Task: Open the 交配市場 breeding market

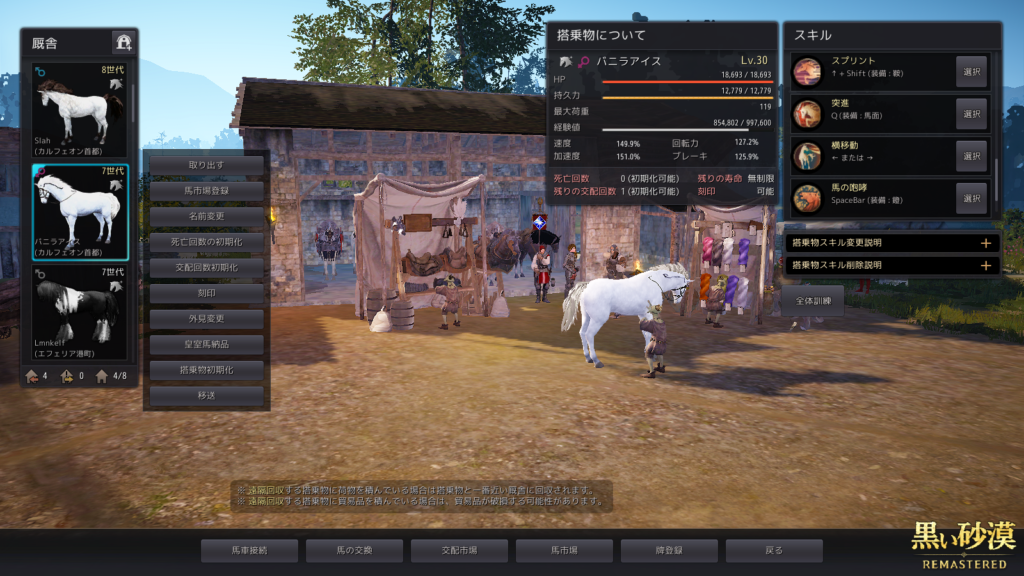Action: (x=459, y=550)
